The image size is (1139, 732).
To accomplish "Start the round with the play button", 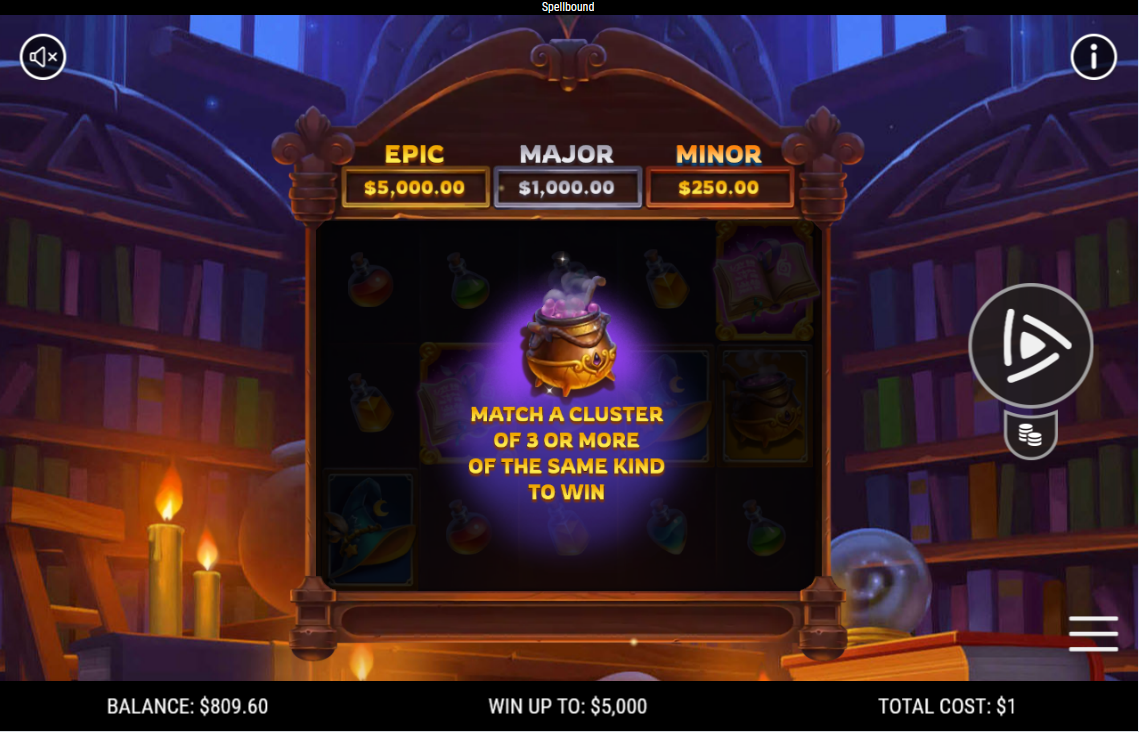I will [x=1030, y=345].
